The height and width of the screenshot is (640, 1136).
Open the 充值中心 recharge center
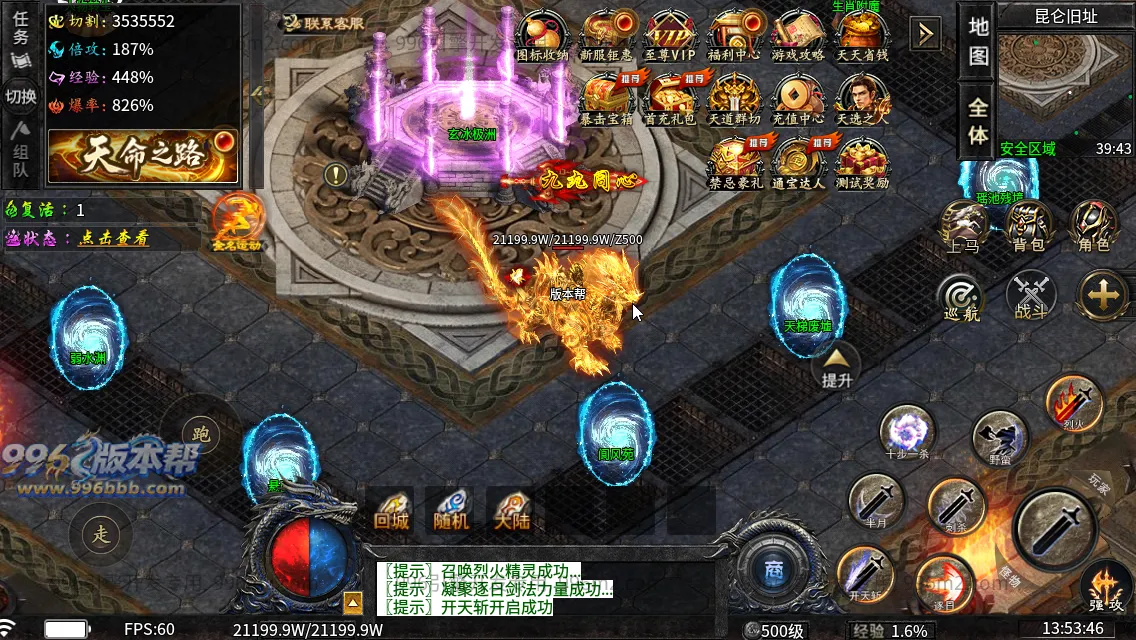797,98
